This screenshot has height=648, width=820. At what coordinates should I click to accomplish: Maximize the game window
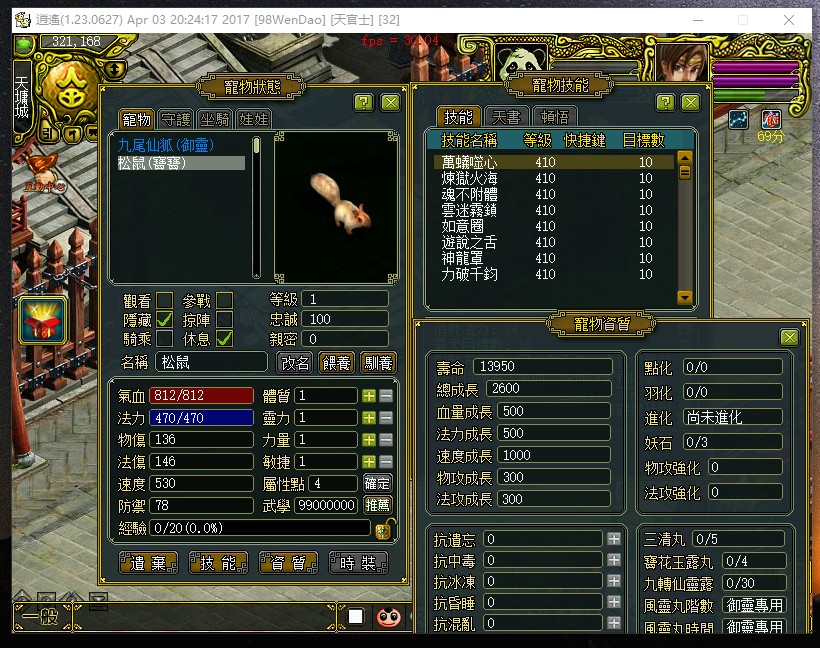pos(743,19)
